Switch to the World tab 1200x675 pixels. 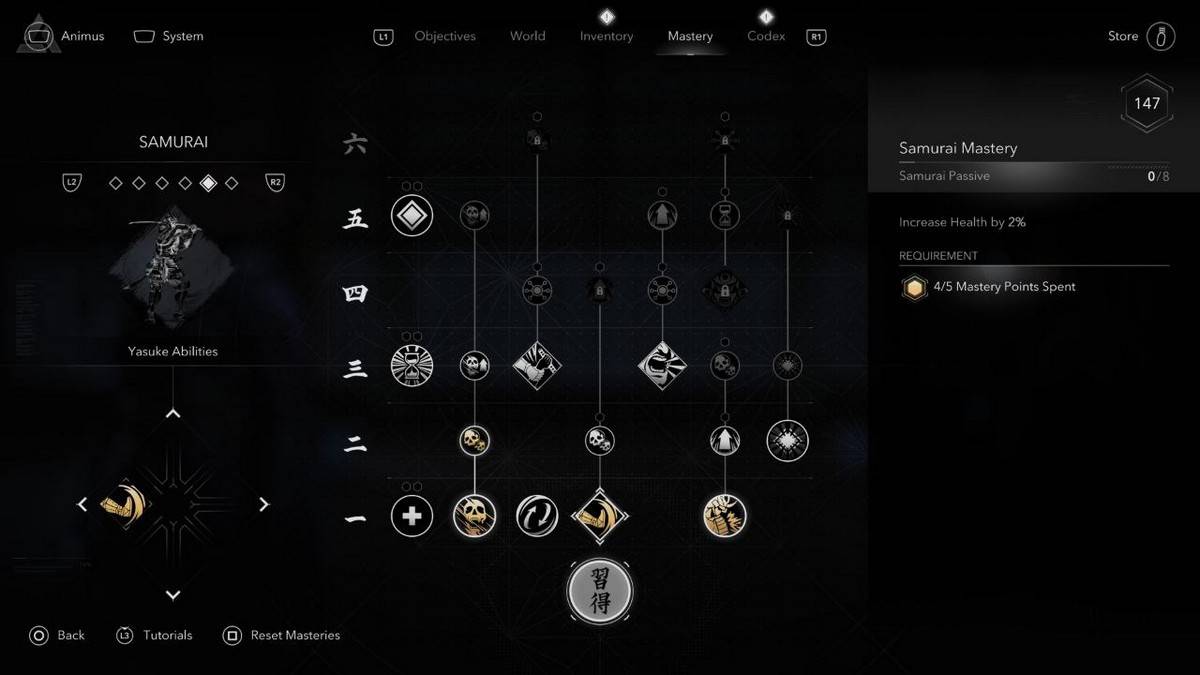(x=527, y=36)
